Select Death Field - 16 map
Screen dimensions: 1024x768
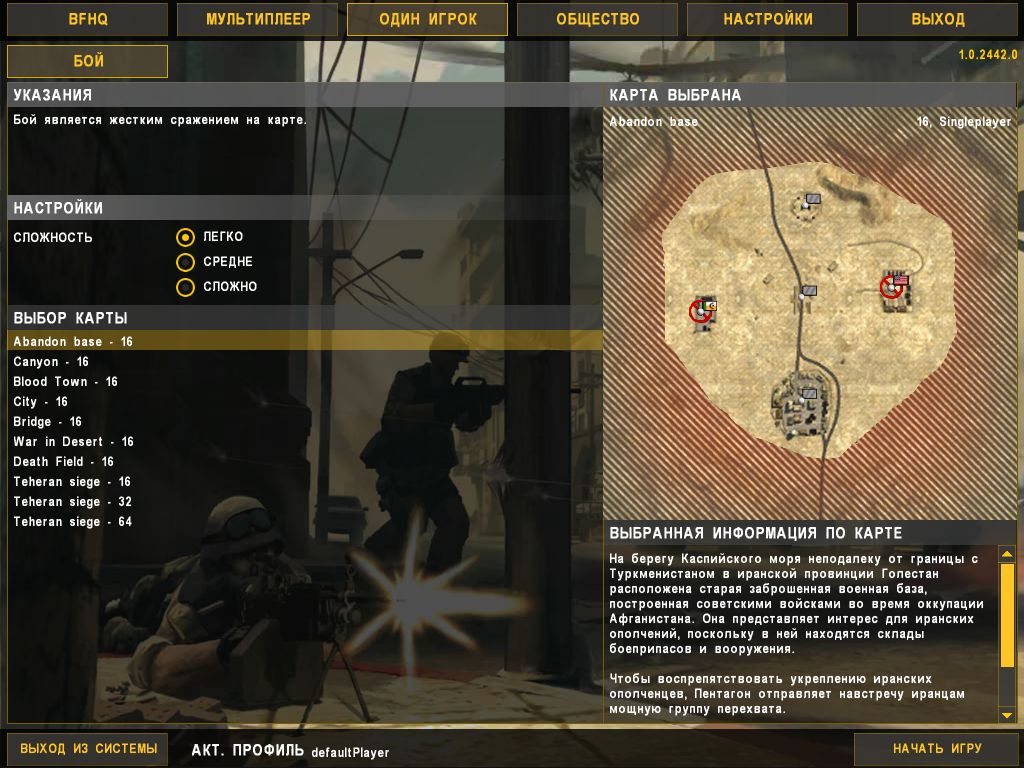[63, 462]
